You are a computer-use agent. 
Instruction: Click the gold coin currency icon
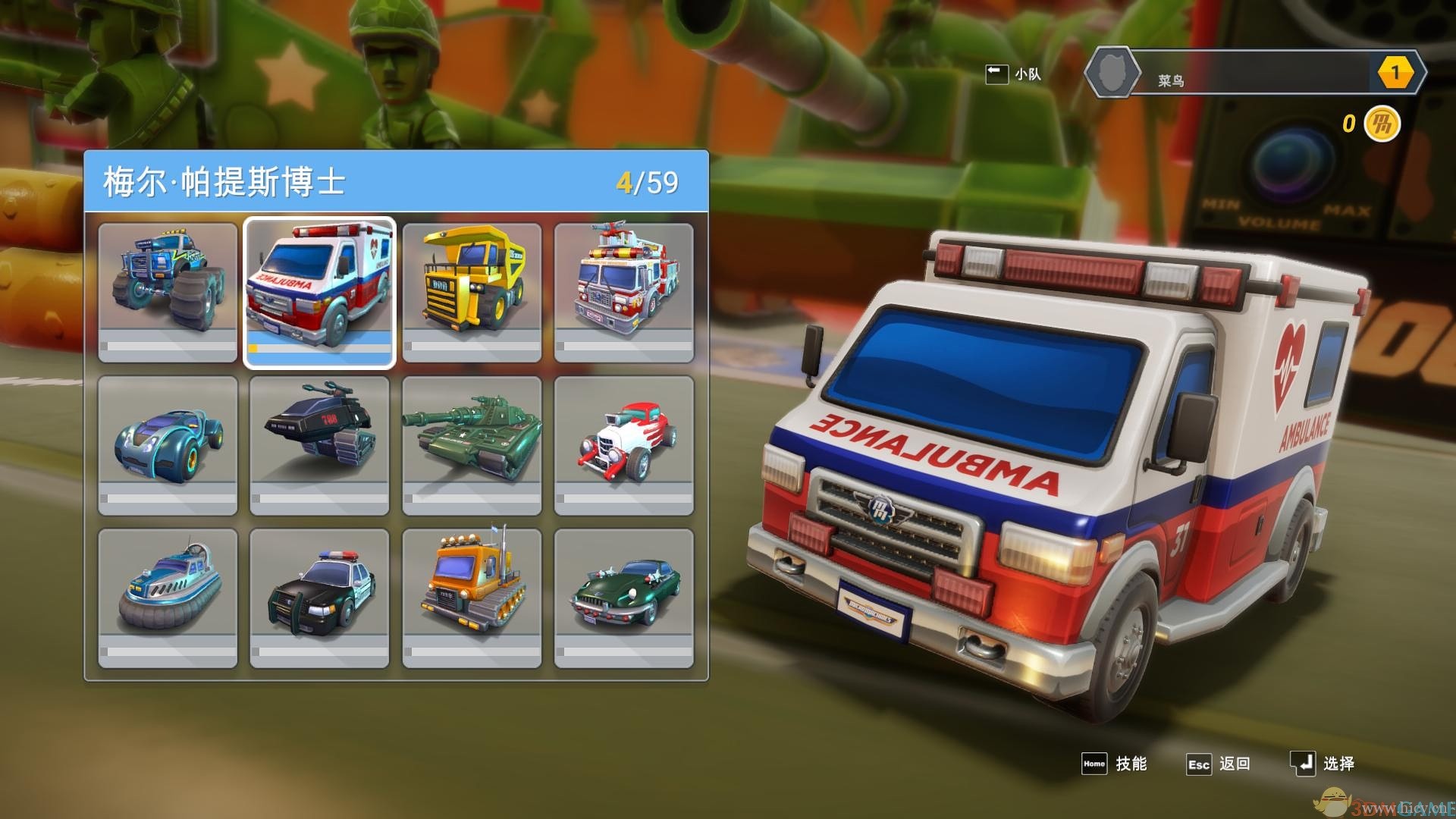pyautogui.click(x=1381, y=124)
